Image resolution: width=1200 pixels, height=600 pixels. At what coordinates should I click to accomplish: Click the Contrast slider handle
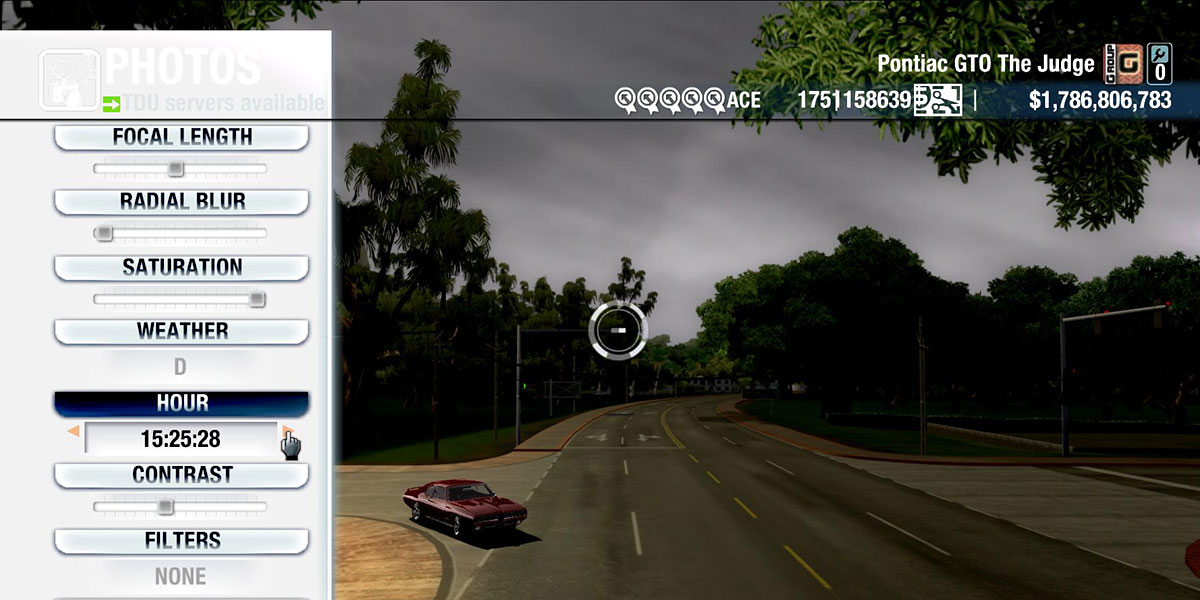click(165, 506)
